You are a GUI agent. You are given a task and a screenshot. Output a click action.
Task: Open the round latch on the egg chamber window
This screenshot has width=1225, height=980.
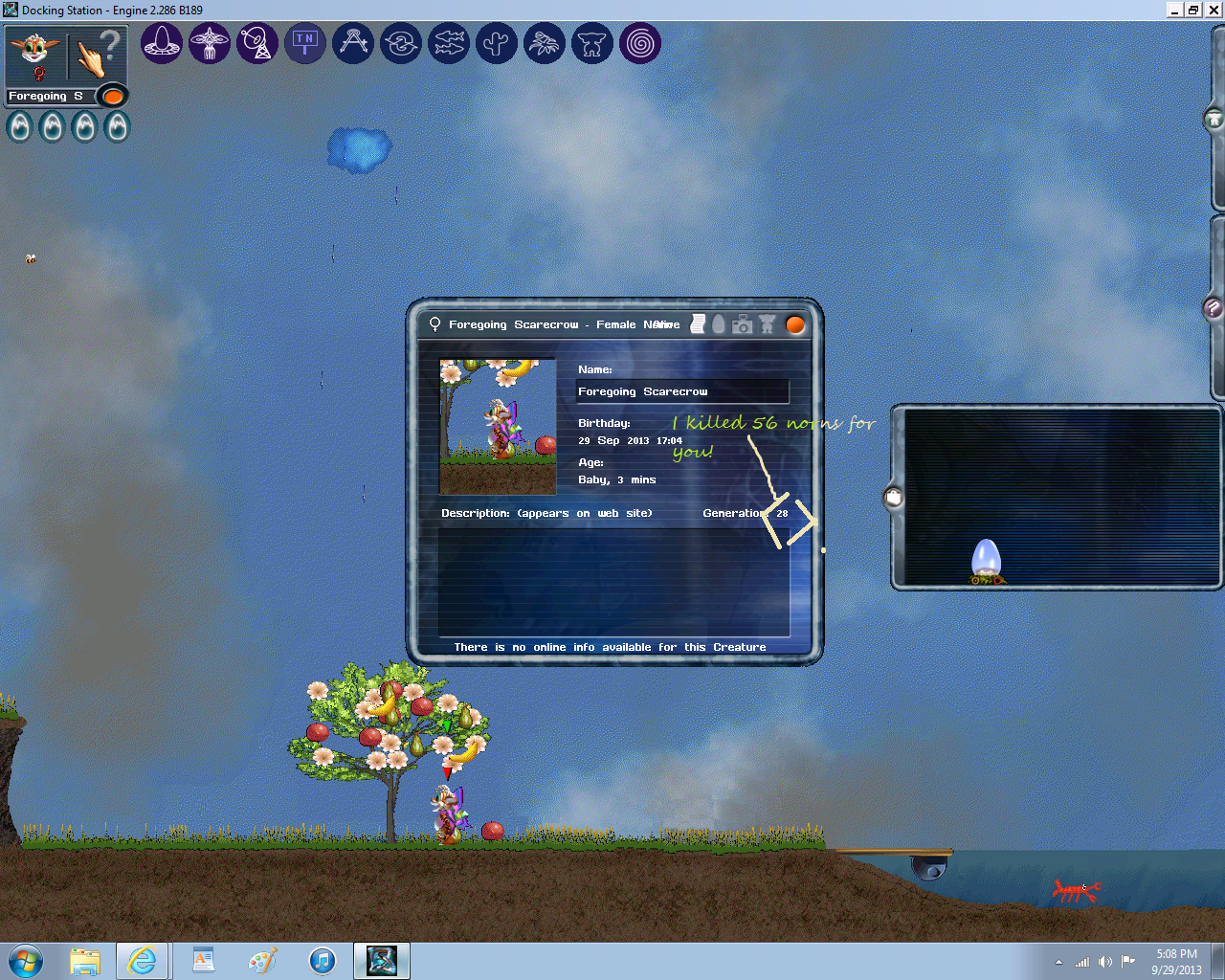892,497
